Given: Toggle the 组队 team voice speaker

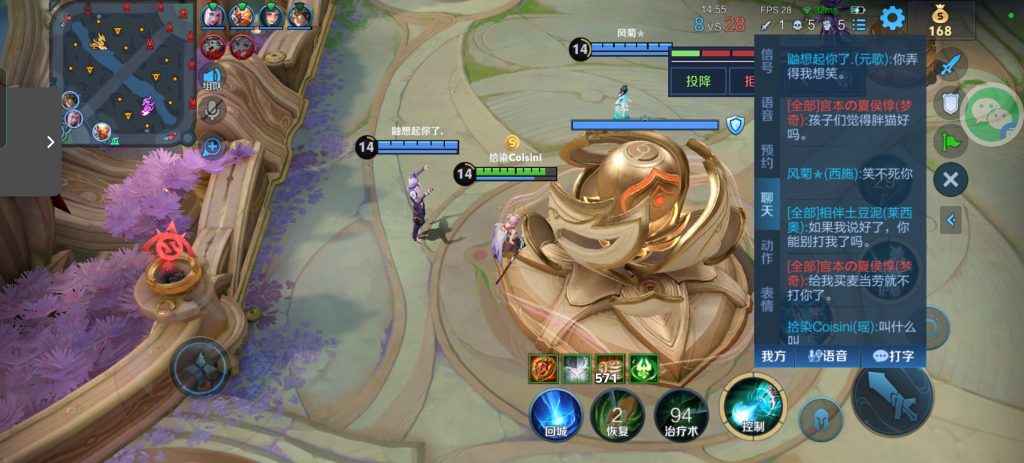Looking at the screenshot, I should coord(211,77).
